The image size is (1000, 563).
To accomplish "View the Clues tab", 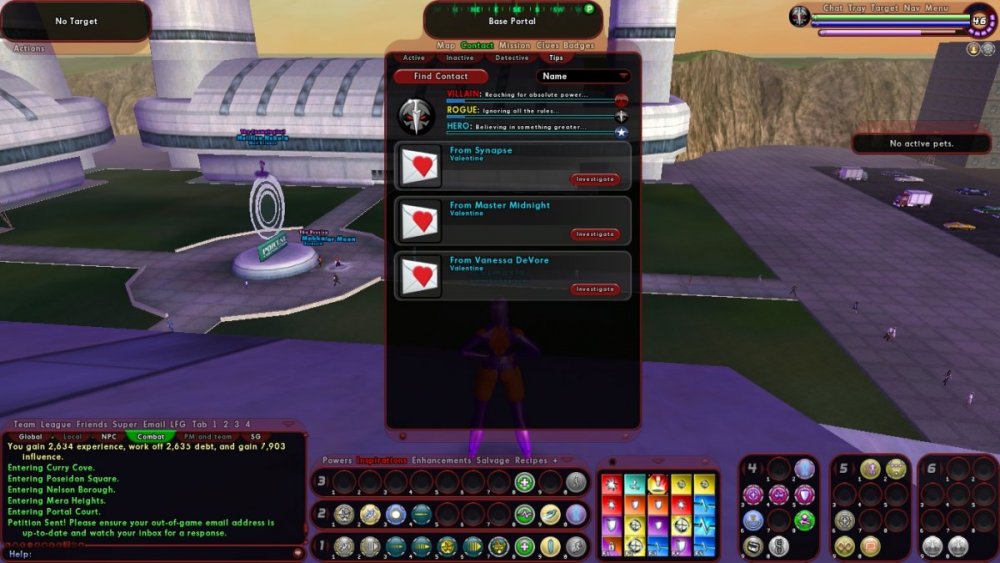I will pos(549,45).
